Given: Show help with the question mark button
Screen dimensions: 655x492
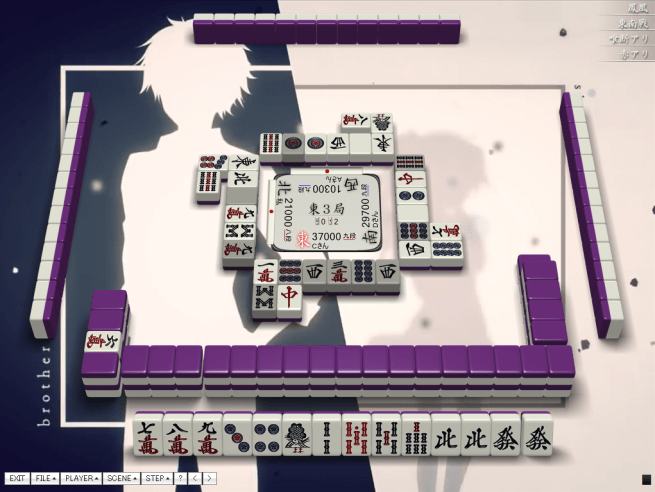Looking at the screenshot, I should pyautogui.click(x=180, y=479).
